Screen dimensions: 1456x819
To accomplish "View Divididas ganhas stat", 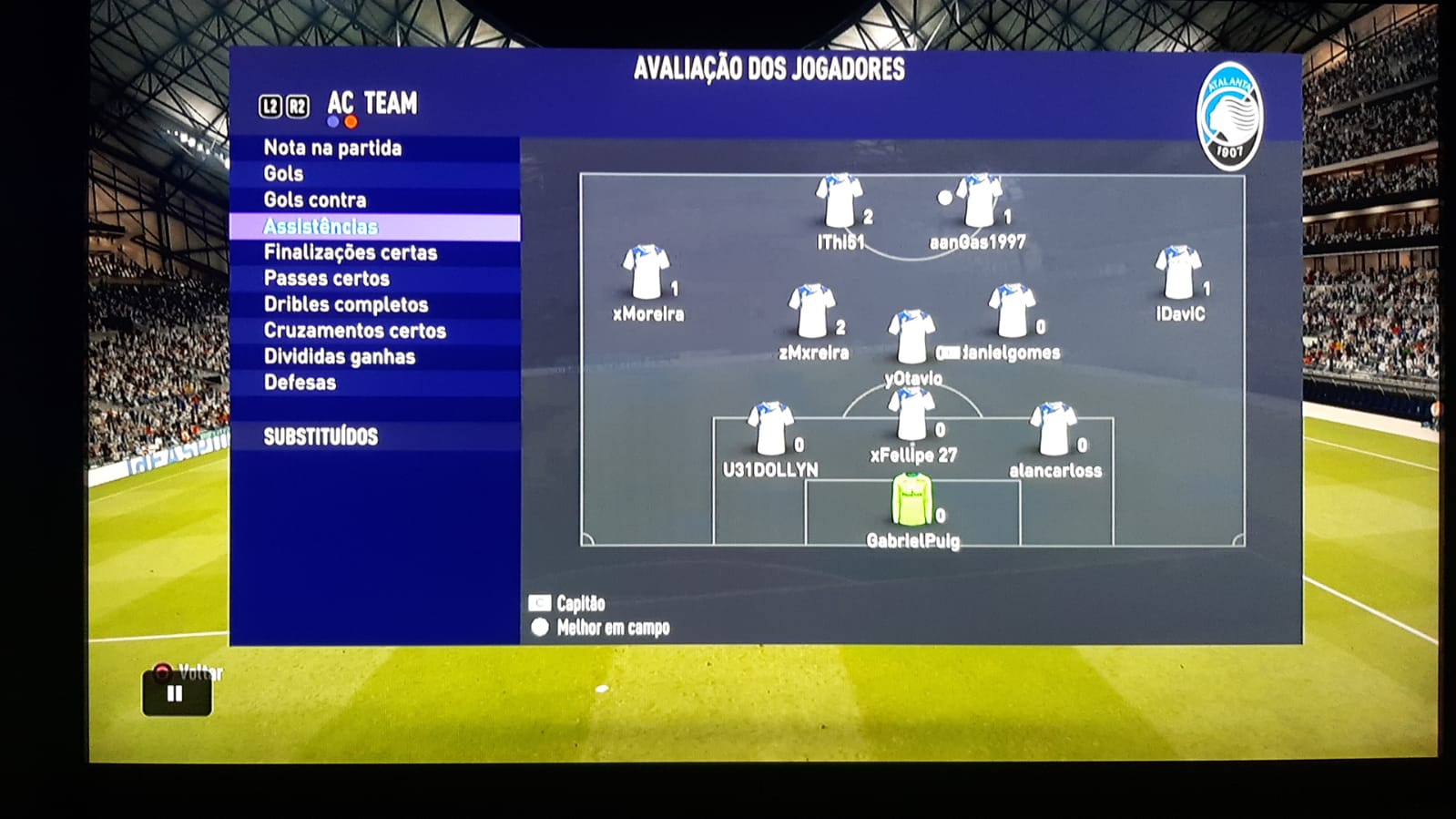I will click(x=340, y=356).
